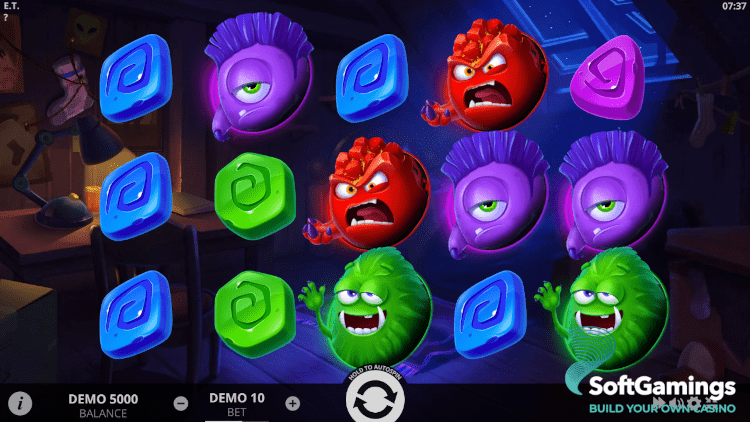
Task: Spin the reels with the circular arrows button
Action: click(374, 402)
